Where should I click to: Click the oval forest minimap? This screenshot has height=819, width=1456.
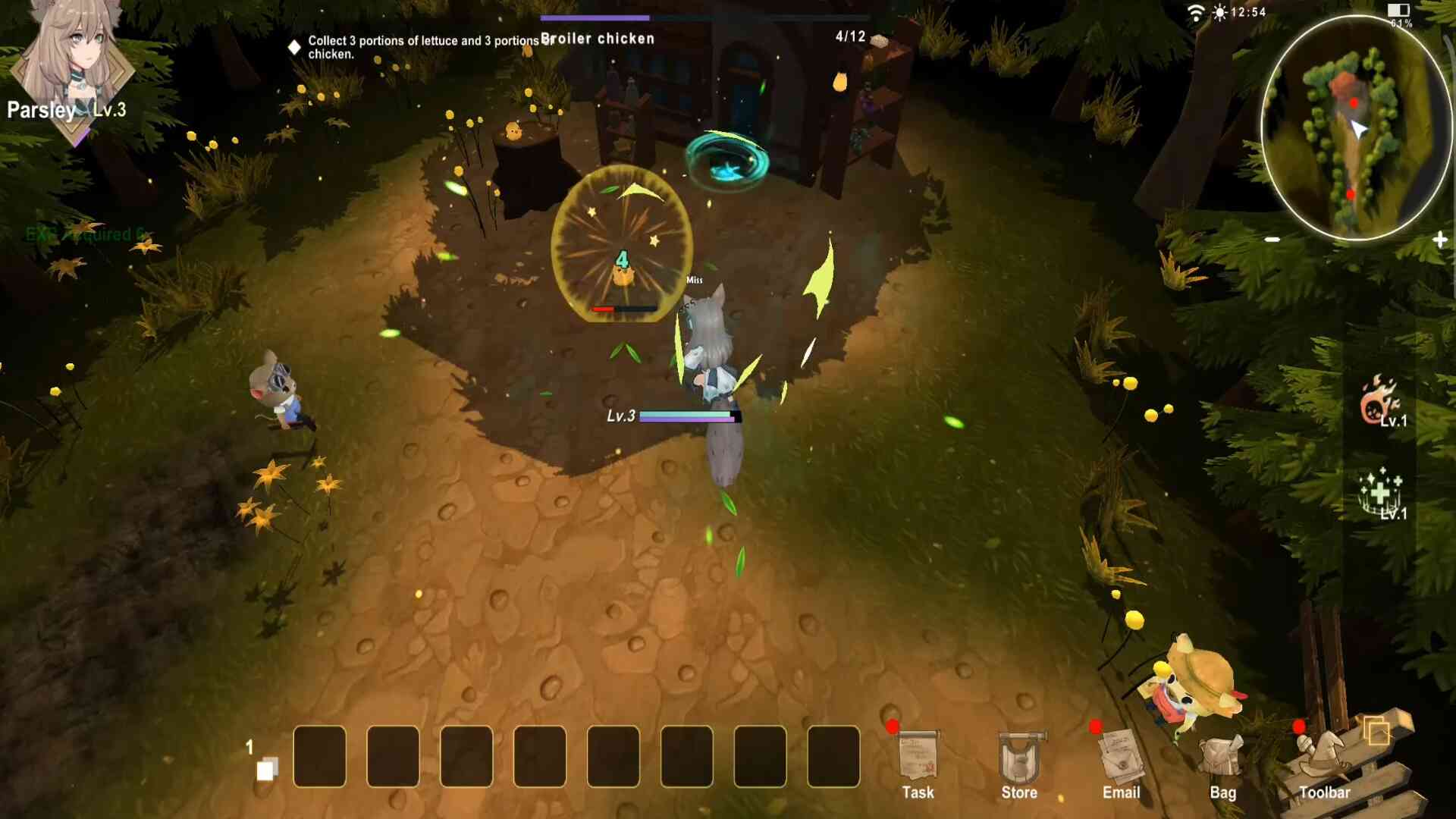[1355, 127]
